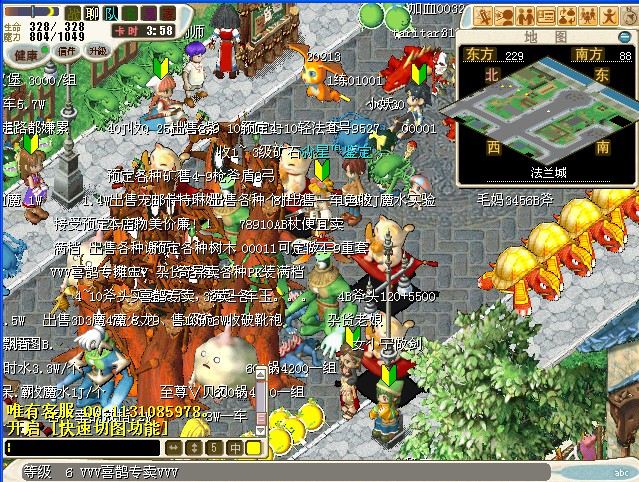Click the 中 chat input mode button

coord(234,448)
